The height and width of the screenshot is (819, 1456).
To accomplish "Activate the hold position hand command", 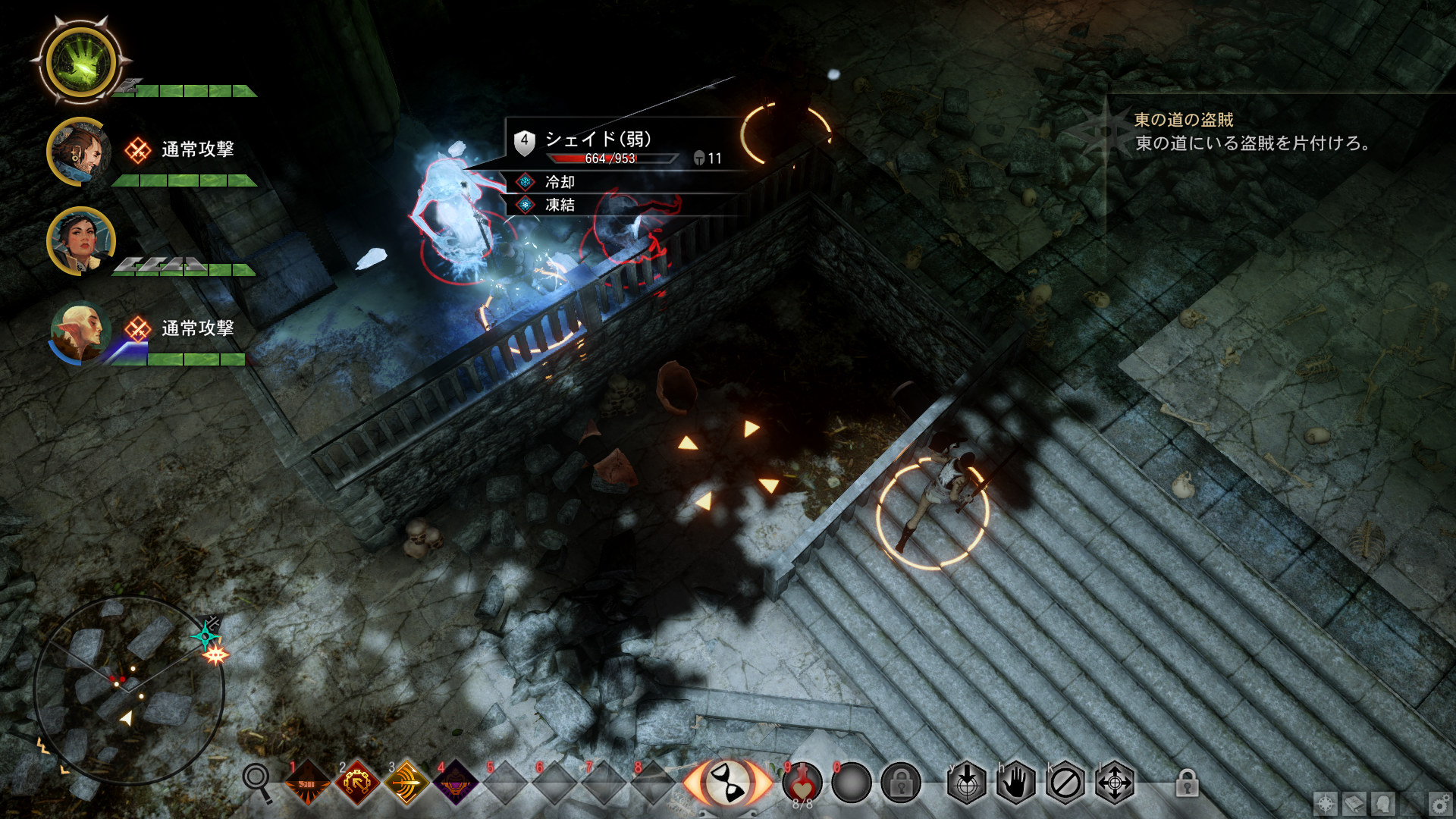I will 1015,782.
